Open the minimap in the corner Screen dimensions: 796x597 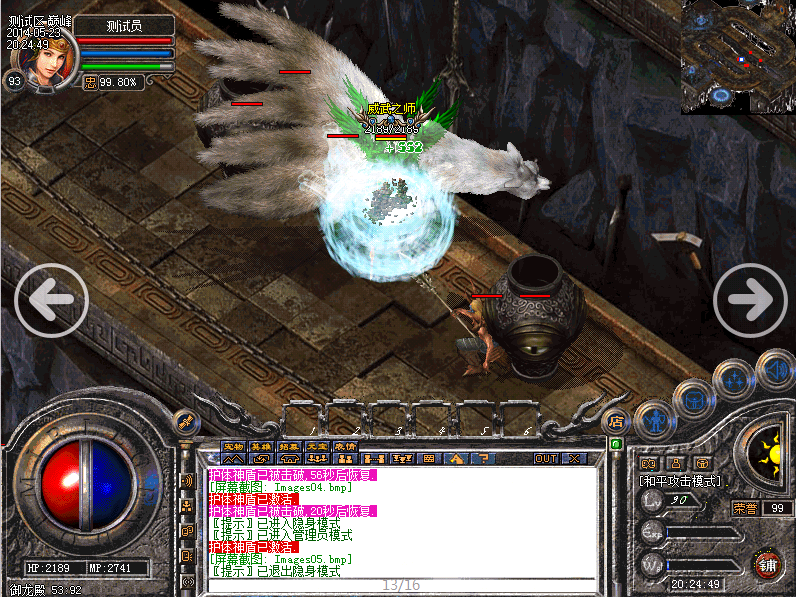(739, 56)
